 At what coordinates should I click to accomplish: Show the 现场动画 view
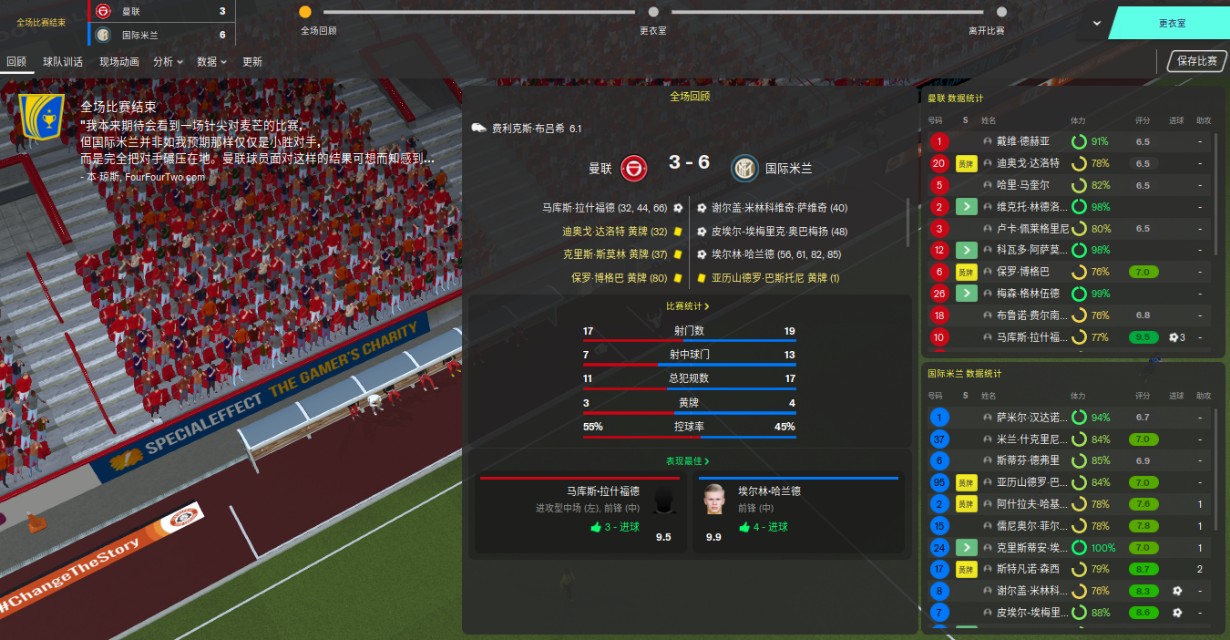[119, 62]
